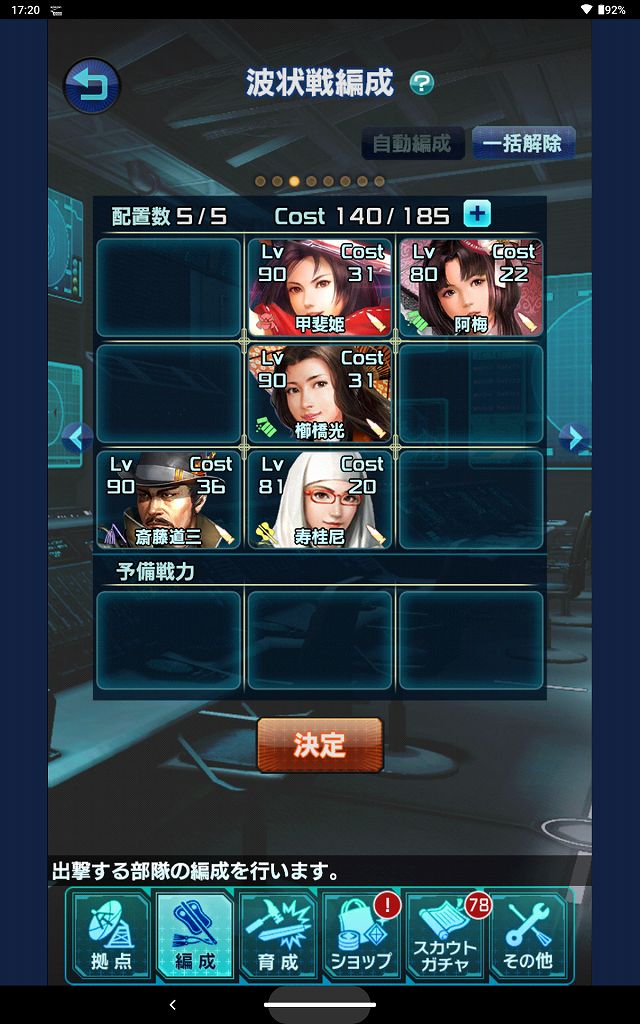Select the 寿桂尼 unit card
This screenshot has width=640, height=1024.
(x=320, y=499)
